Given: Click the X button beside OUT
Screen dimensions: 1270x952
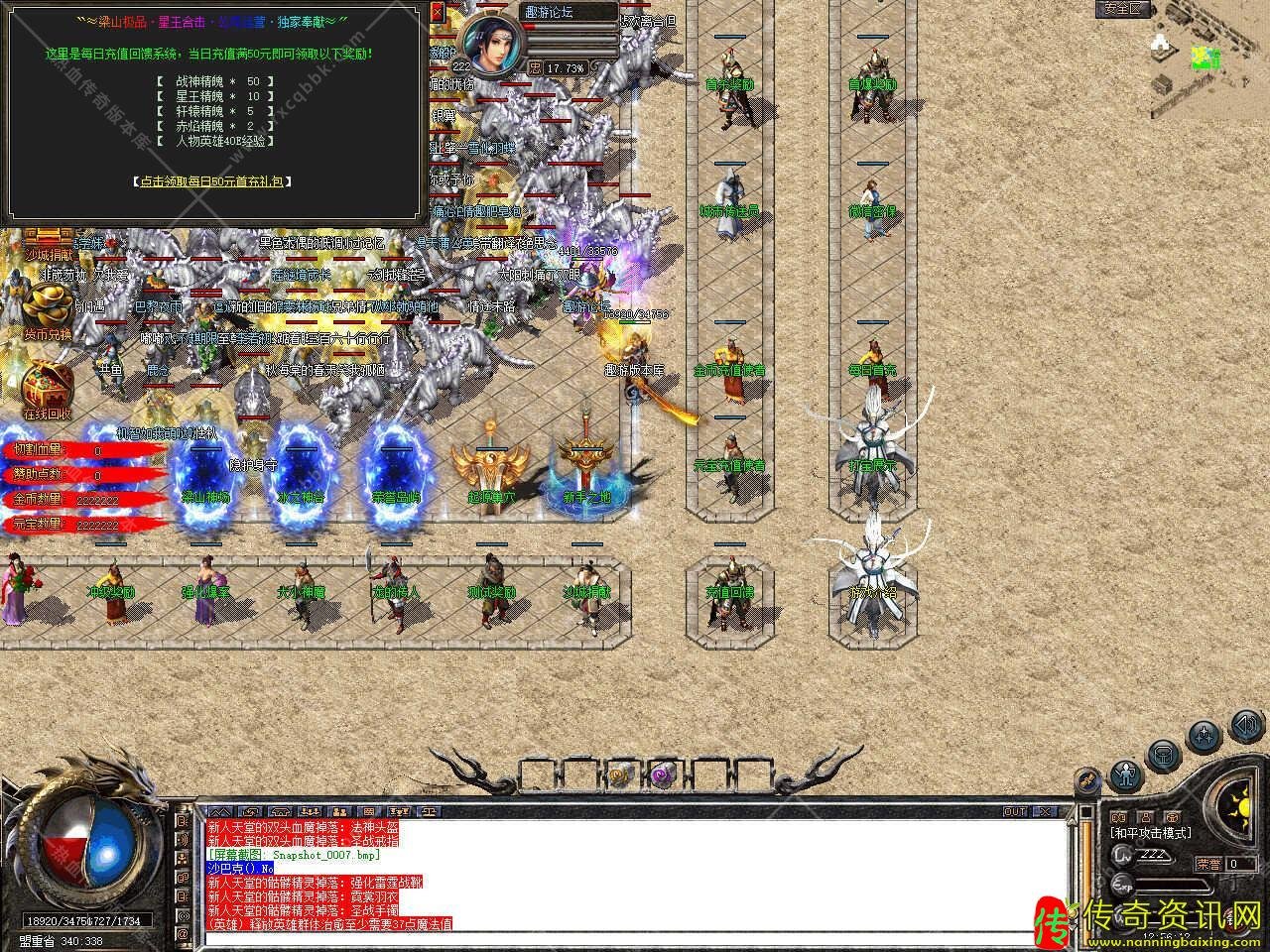Looking at the screenshot, I should [1045, 811].
